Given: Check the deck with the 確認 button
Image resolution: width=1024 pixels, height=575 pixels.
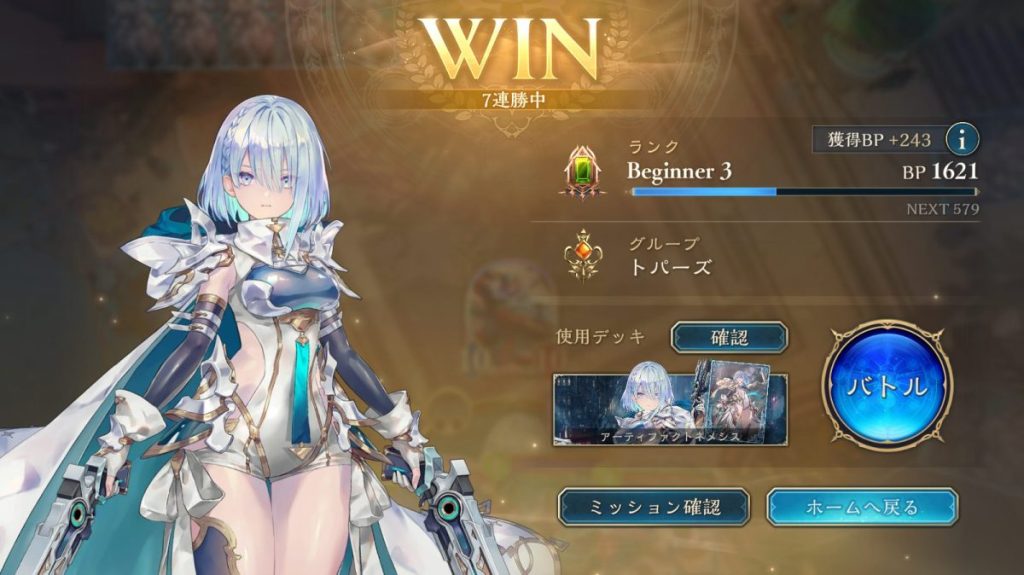Looking at the screenshot, I should click(729, 338).
